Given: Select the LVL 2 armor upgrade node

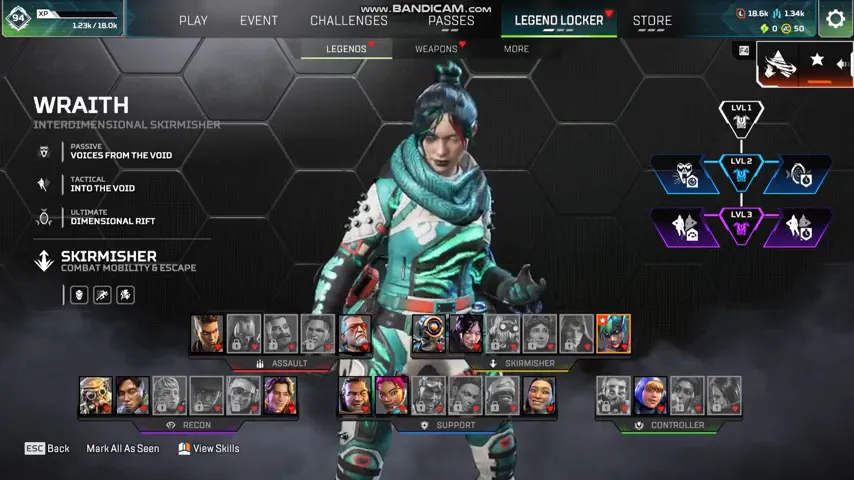Looking at the screenshot, I should [x=741, y=173].
